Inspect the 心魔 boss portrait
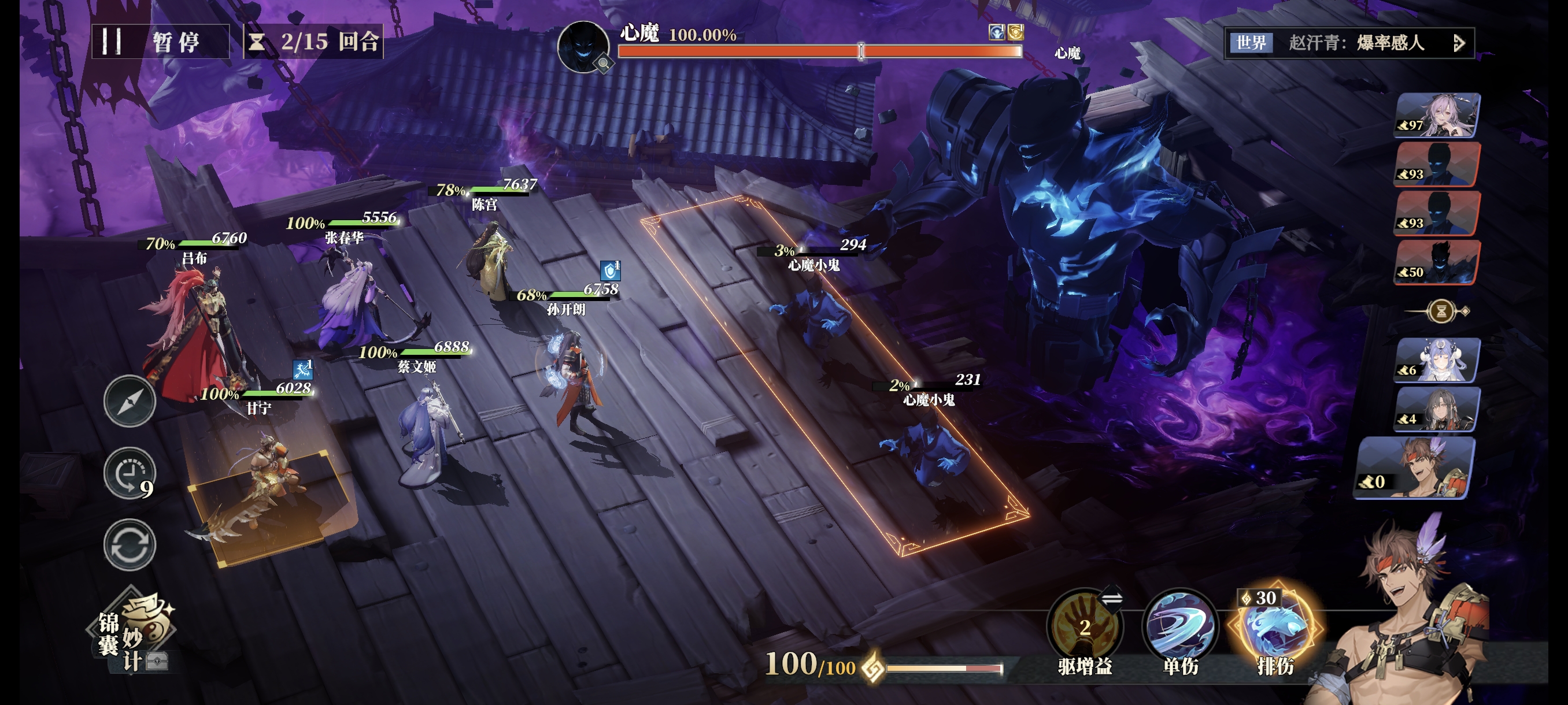The width and height of the screenshot is (1568, 705). tap(583, 46)
